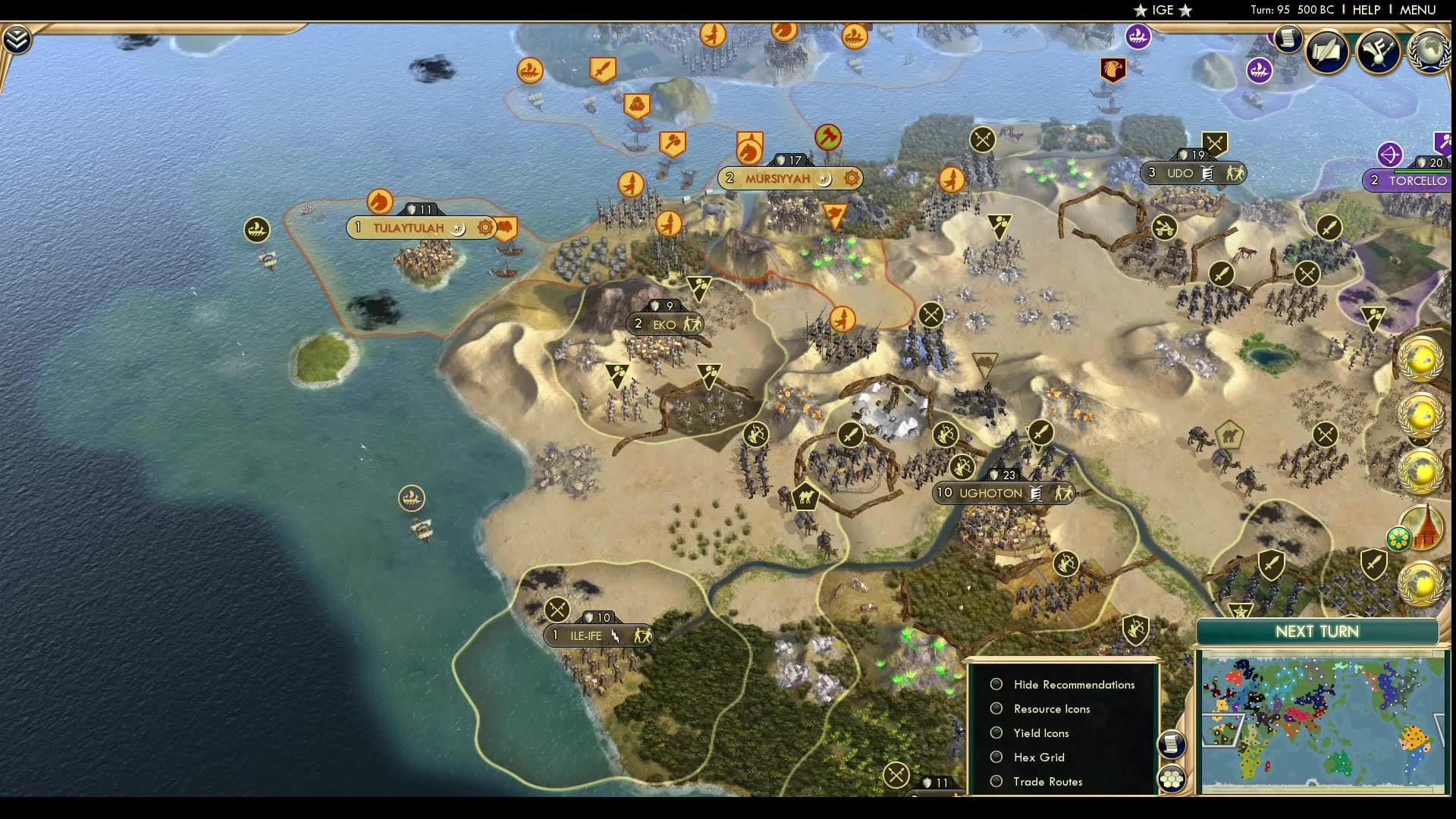This screenshot has height=819, width=1456.
Task: Enable the Hex Grid checkbox
Action: tap(996, 758)
